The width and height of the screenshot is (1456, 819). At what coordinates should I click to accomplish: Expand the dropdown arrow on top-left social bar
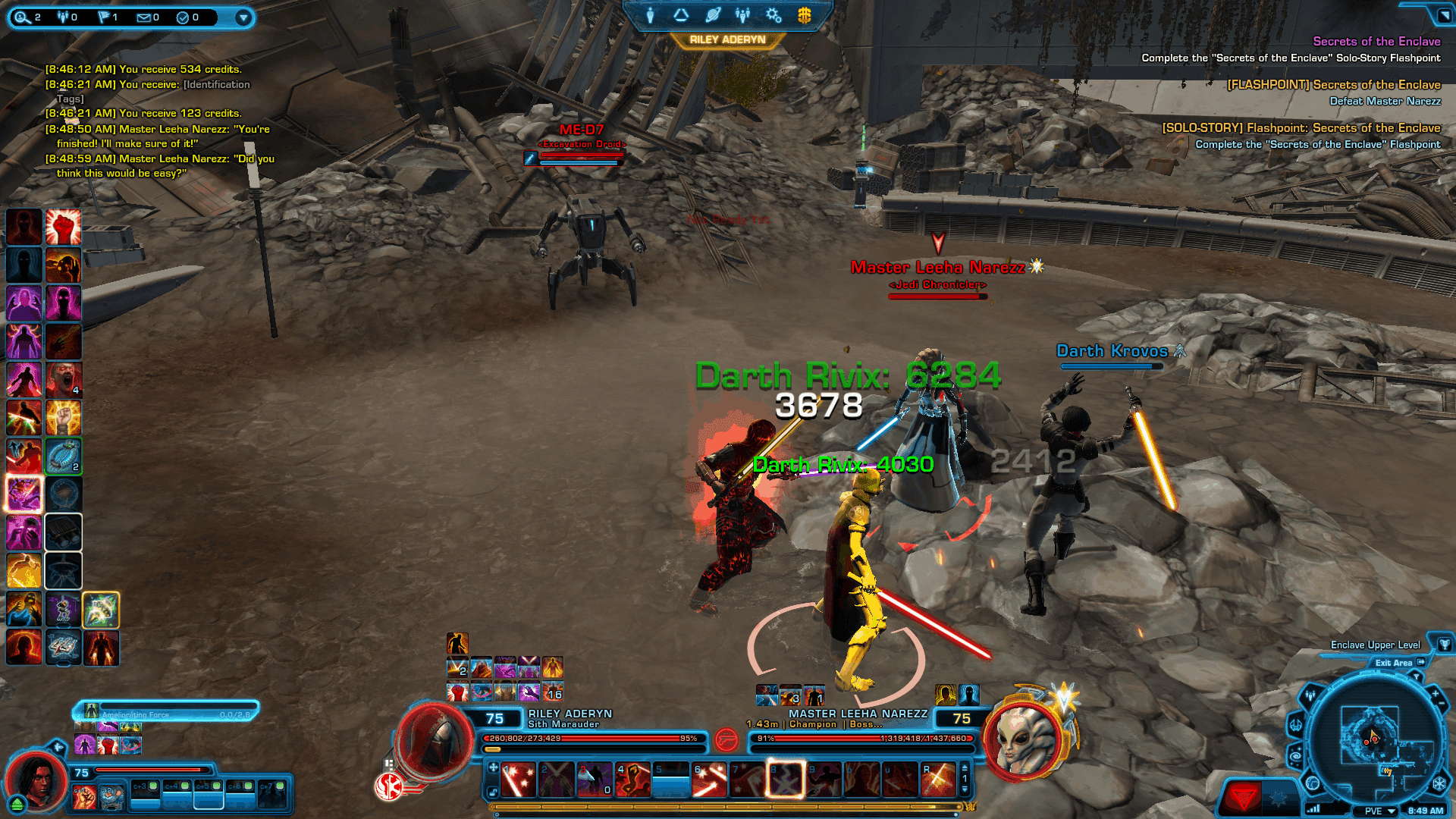243,17
